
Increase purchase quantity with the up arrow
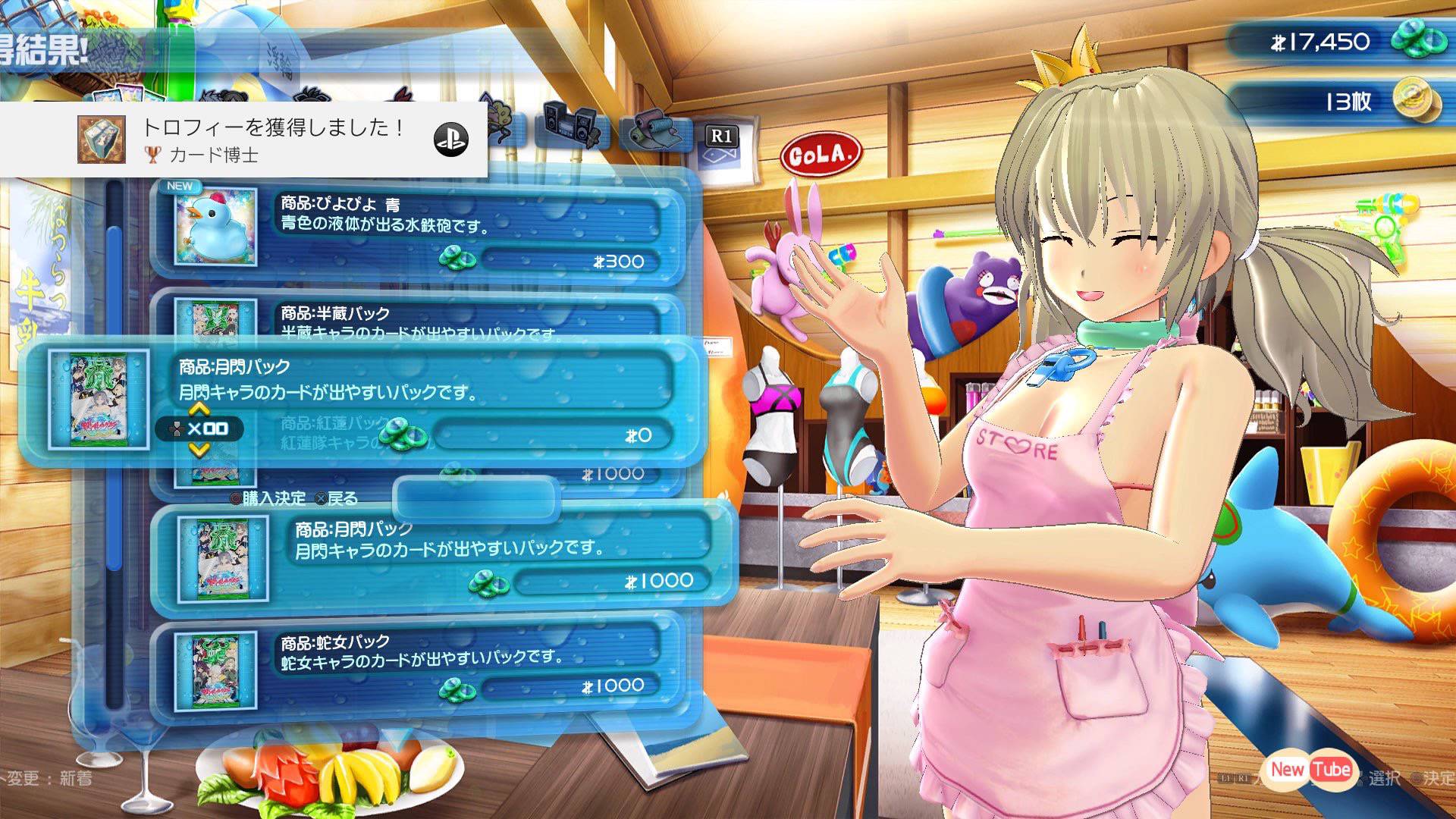[199, 409]
